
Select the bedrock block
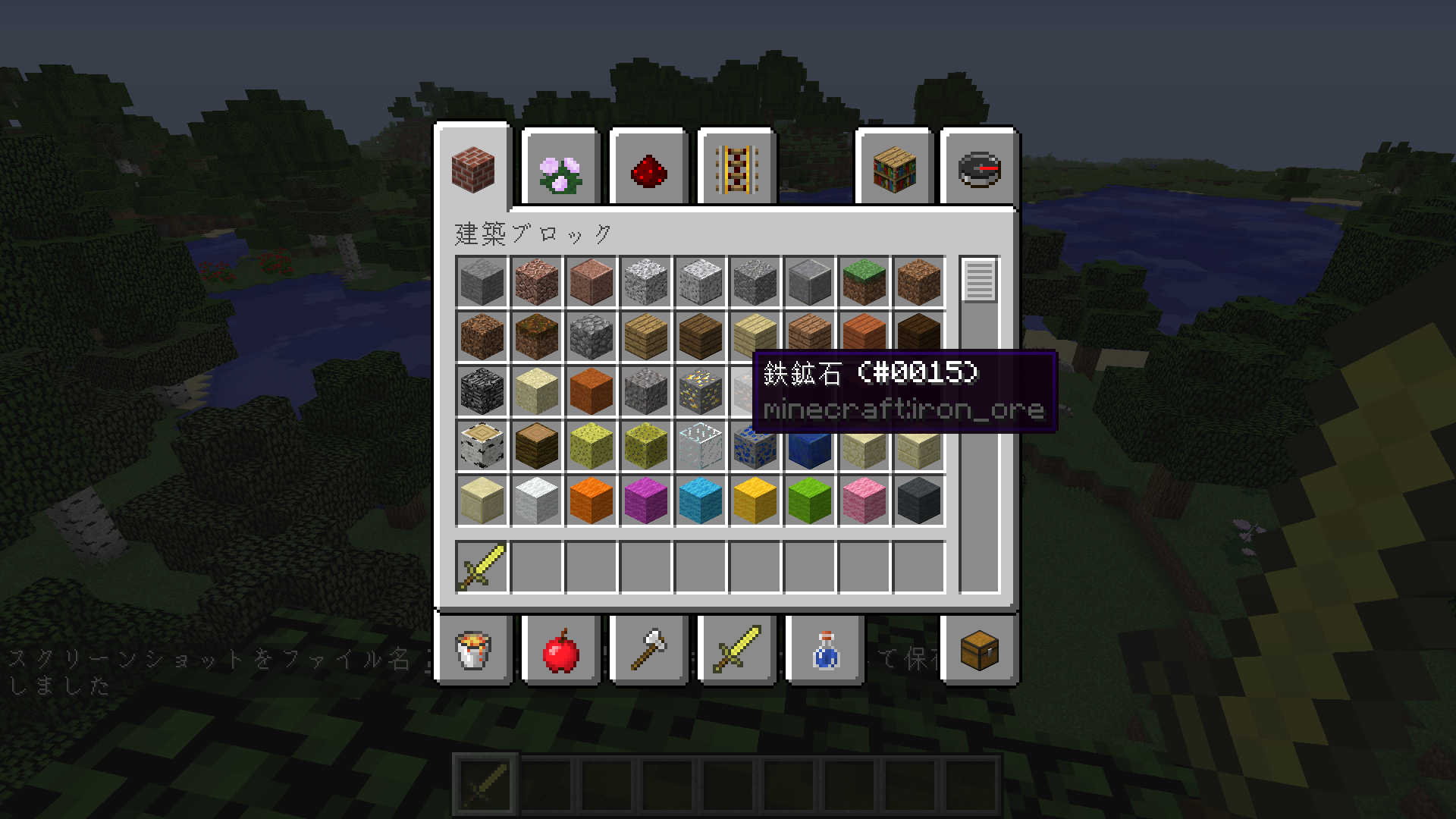(x=482, y=391)
